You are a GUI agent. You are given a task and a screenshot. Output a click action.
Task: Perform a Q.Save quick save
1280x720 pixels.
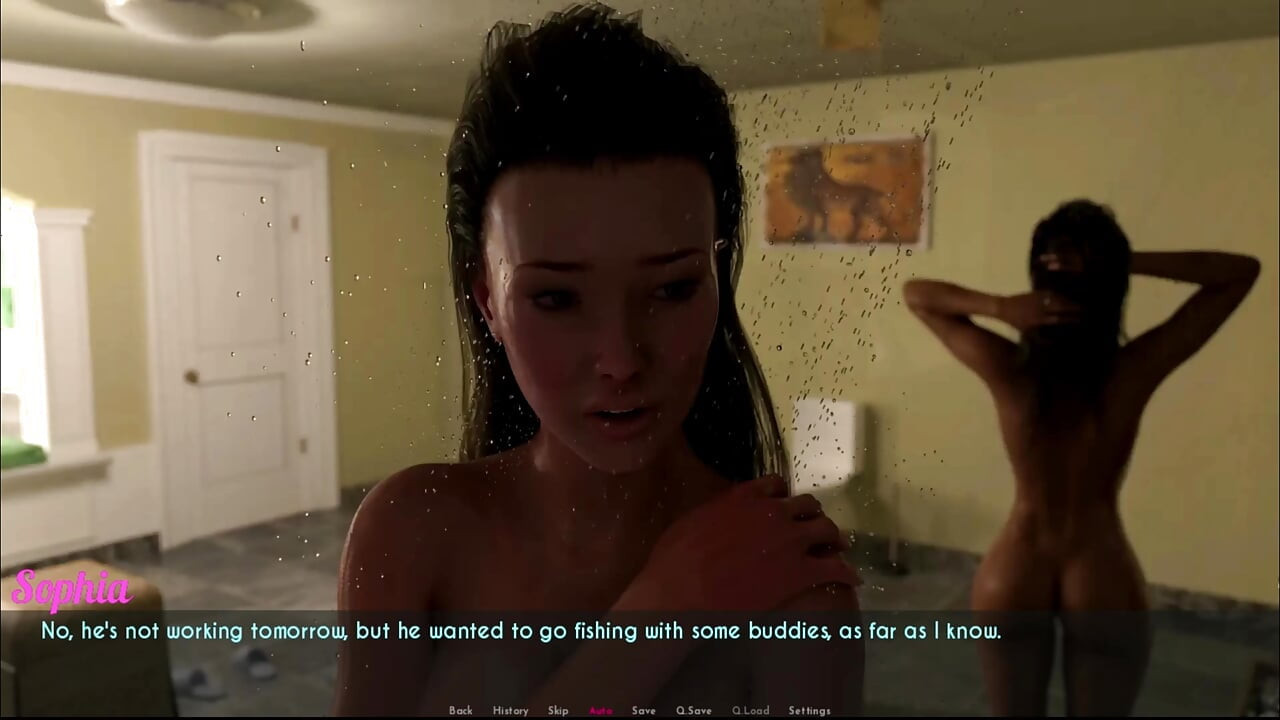[694, 710]
